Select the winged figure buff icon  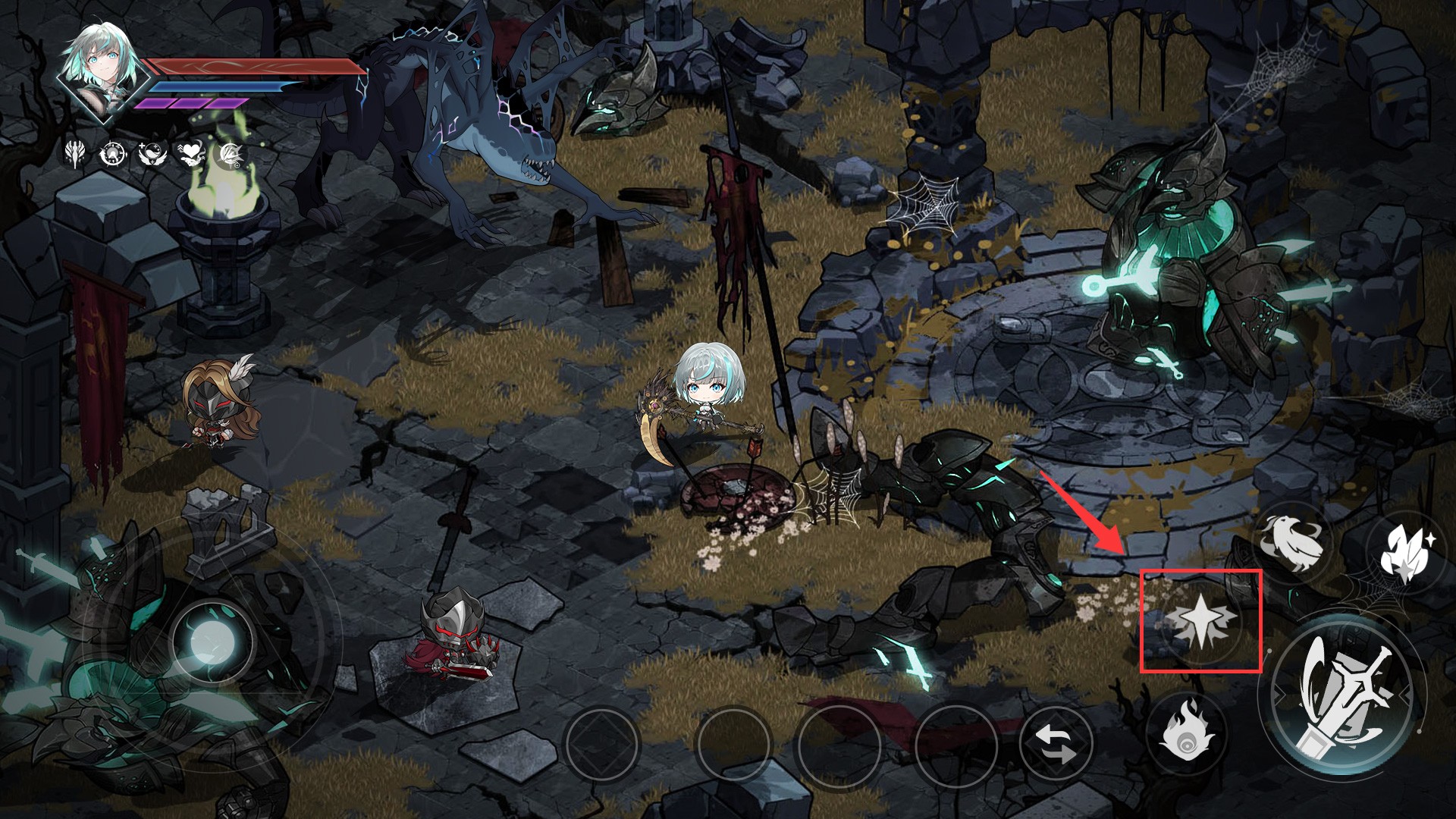click(x=76, y=153)
